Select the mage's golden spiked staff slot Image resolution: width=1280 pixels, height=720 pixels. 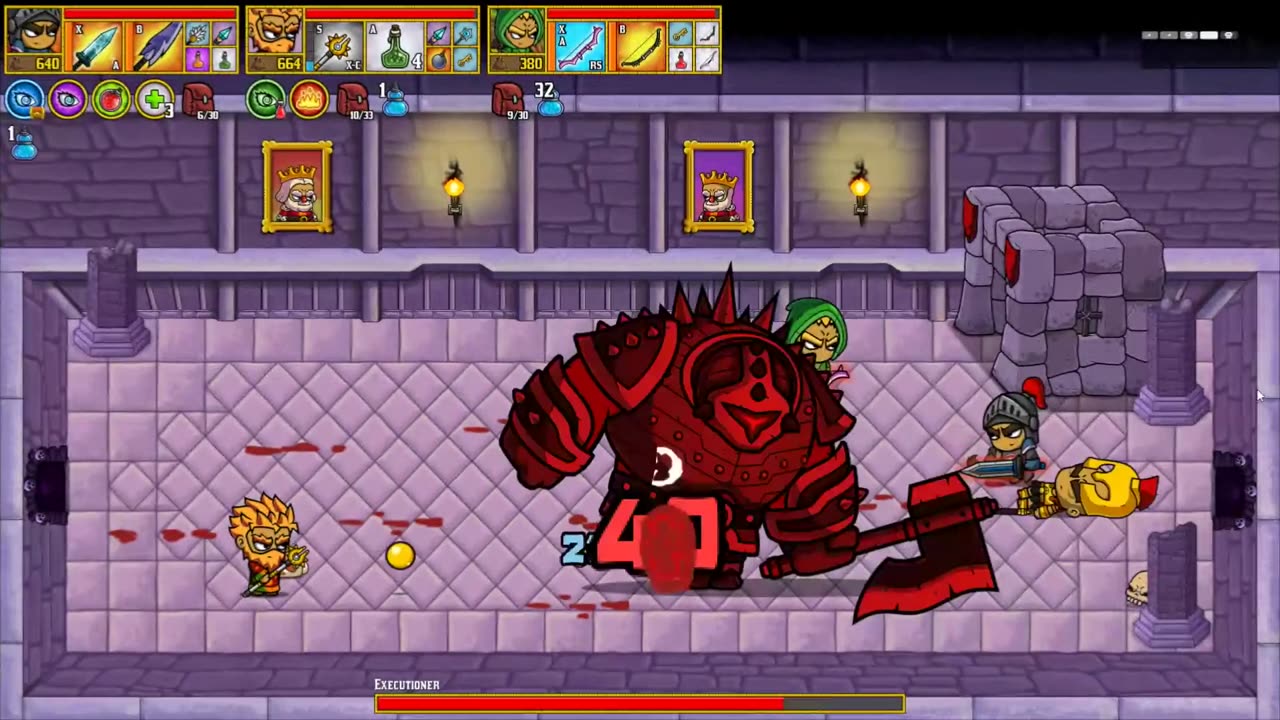(338, 47)
